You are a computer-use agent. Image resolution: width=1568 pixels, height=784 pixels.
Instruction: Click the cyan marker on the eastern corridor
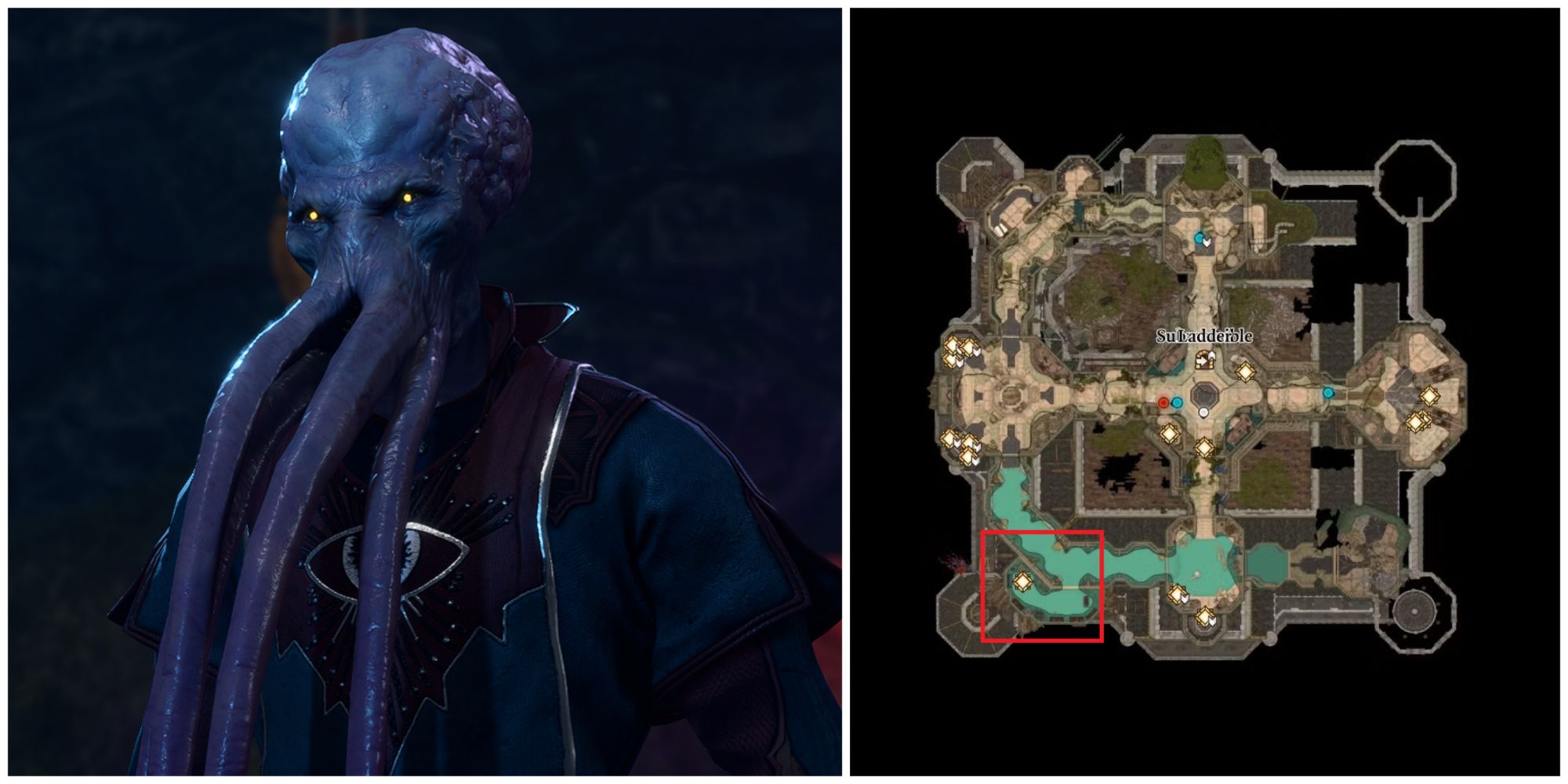pos(1328,392)
